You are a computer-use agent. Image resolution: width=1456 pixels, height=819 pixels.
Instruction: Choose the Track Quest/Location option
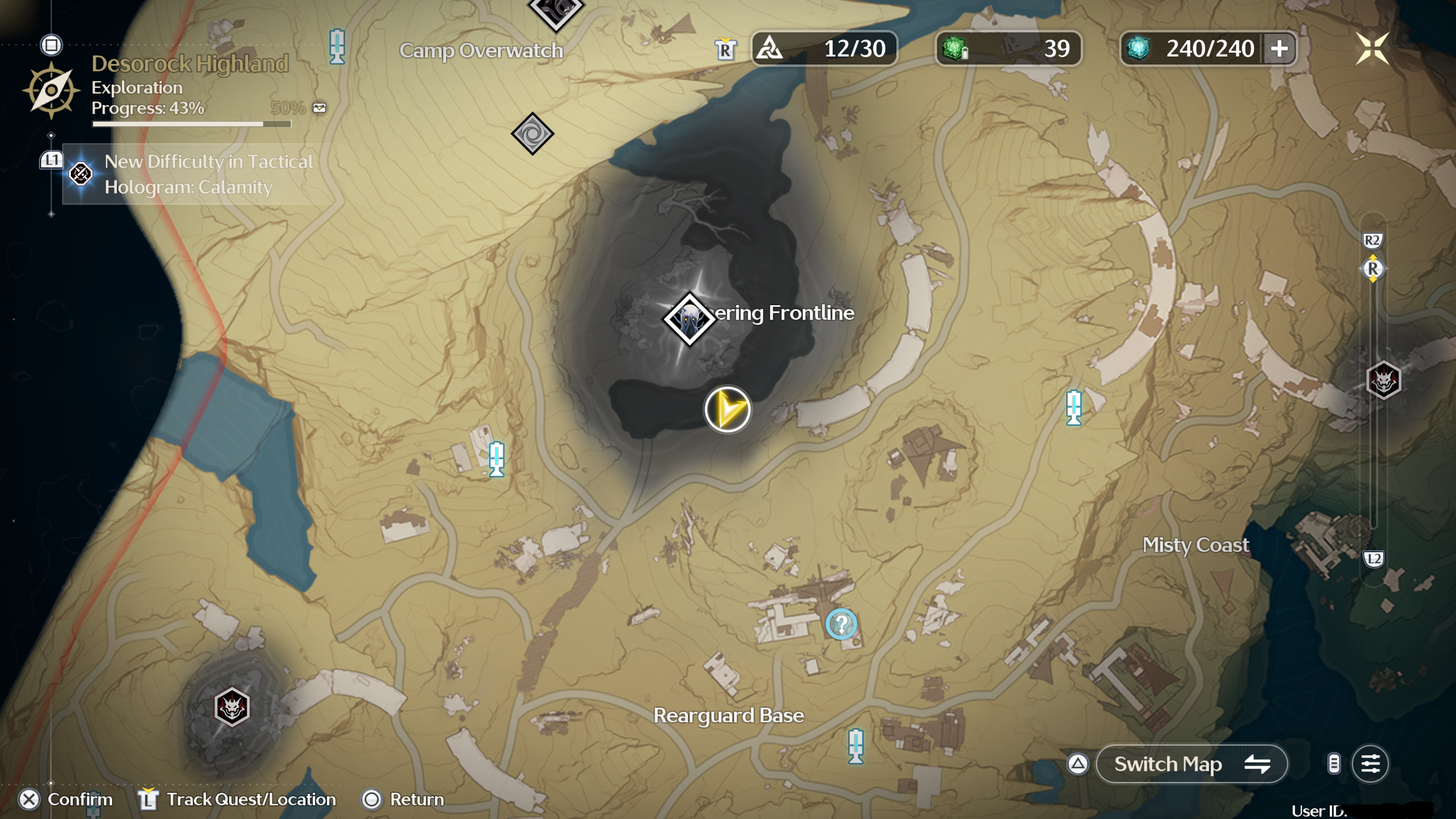237,799
